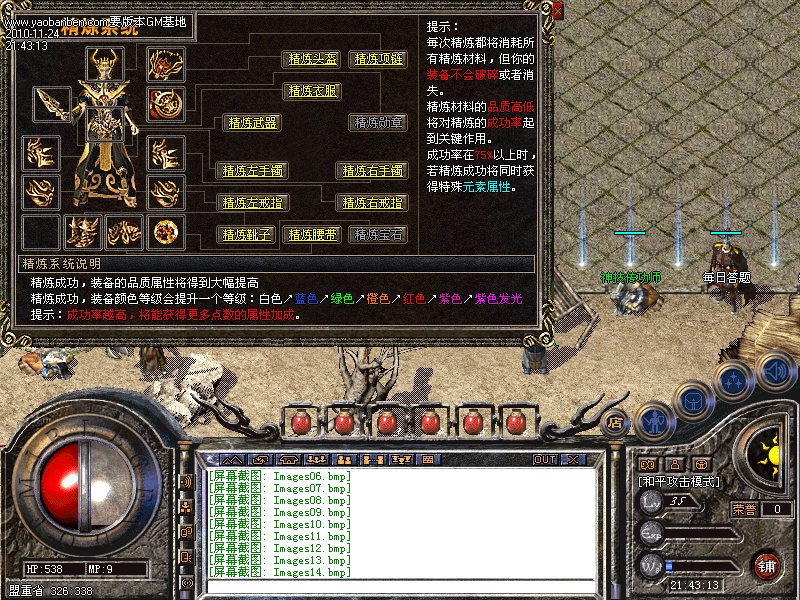
Task: Toggle the 和平攻击模式 attack mode label
Action: (x=681, y=482)
